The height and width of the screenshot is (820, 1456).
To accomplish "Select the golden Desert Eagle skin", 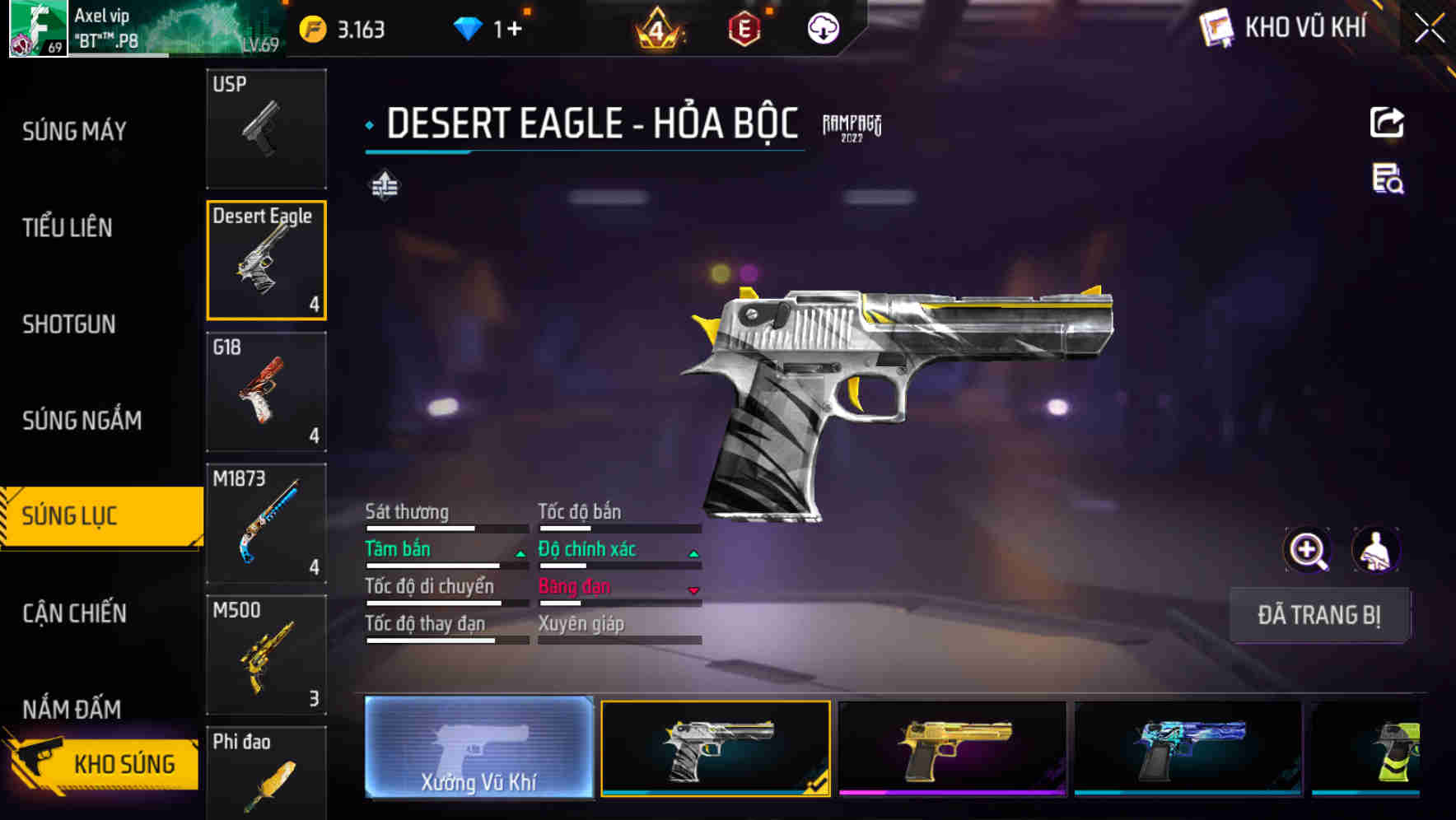I will pyautogui.click(x=952, y=748).
